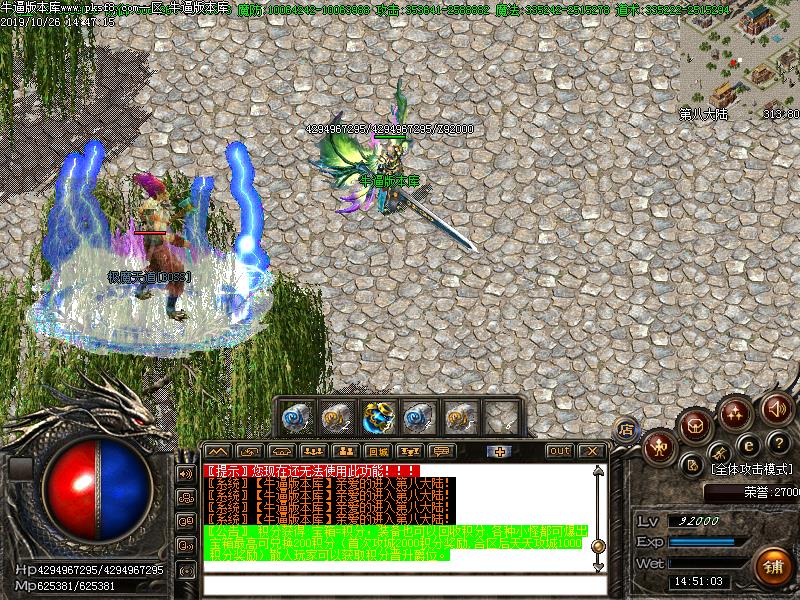Click the 回城 return-to-town button
800x600 pixels.
[x=377, y=451]
